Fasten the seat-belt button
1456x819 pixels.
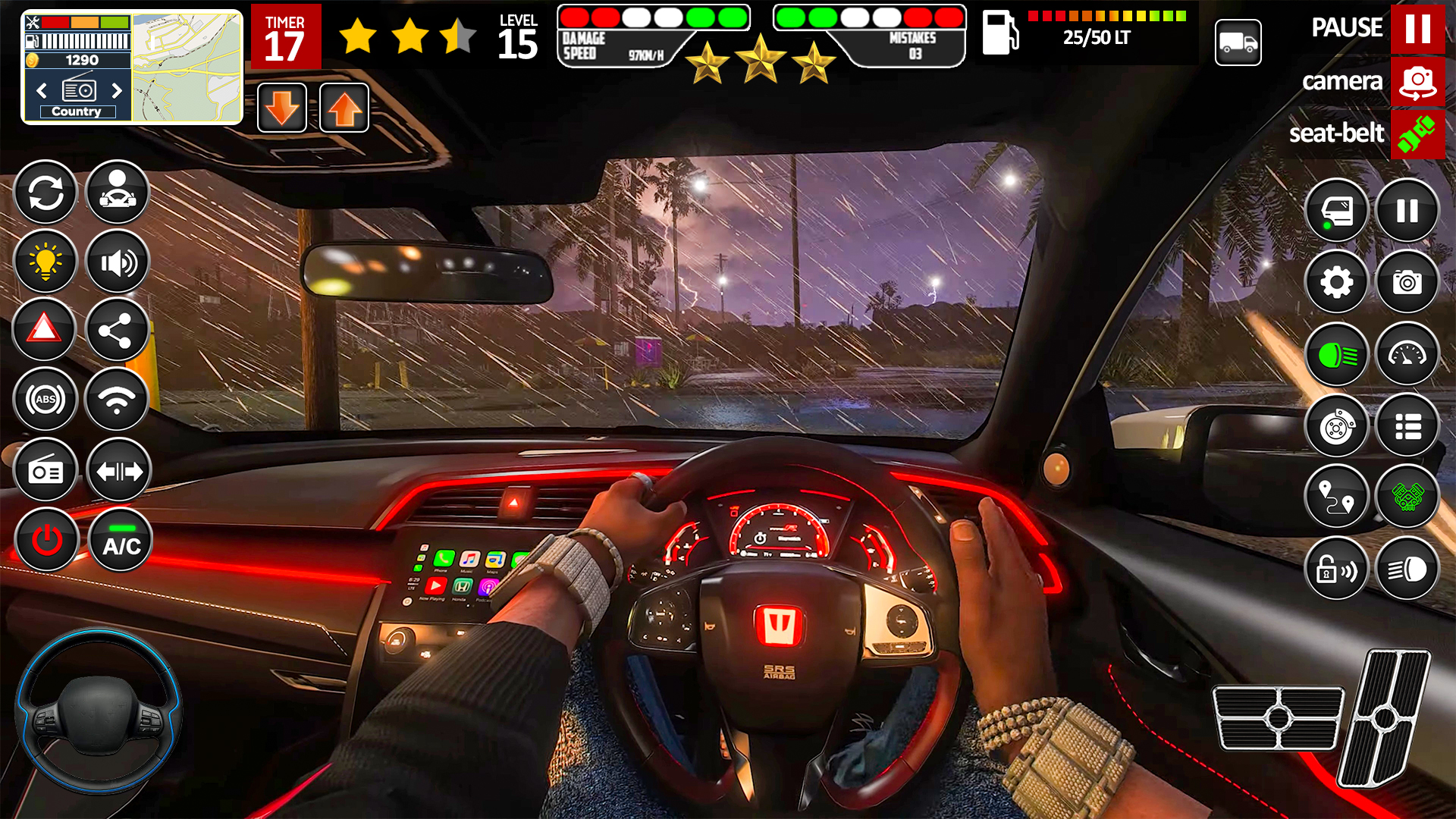pyautogui.click(x=1417, y=134)
